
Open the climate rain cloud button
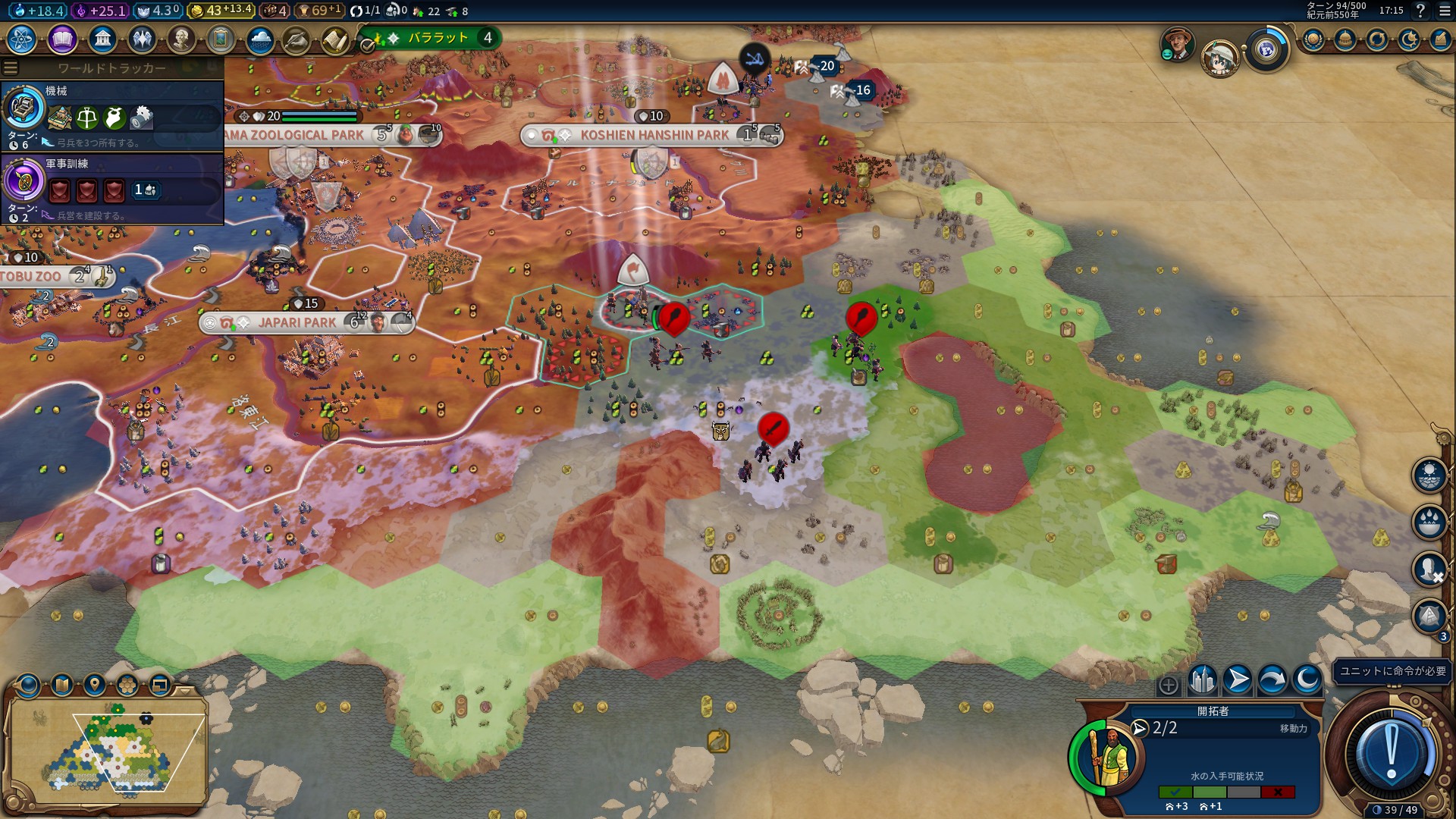point(260,39)
